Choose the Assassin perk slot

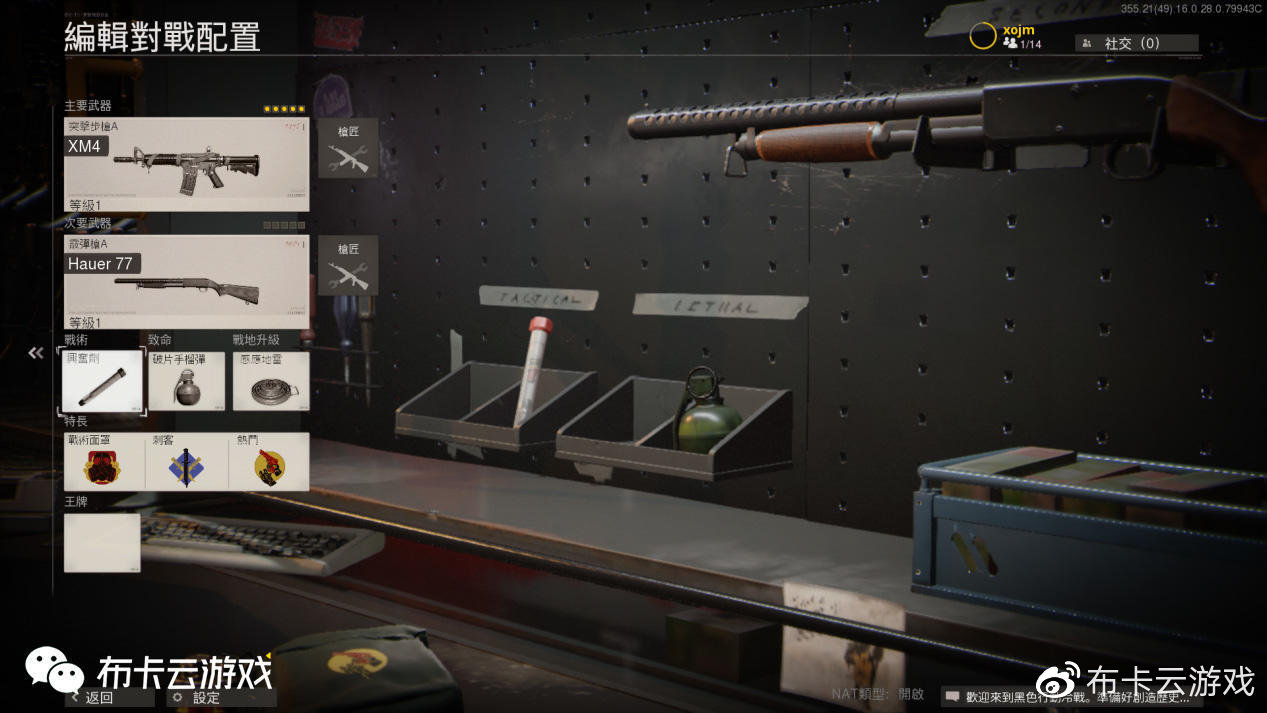(x=187, y=461)
